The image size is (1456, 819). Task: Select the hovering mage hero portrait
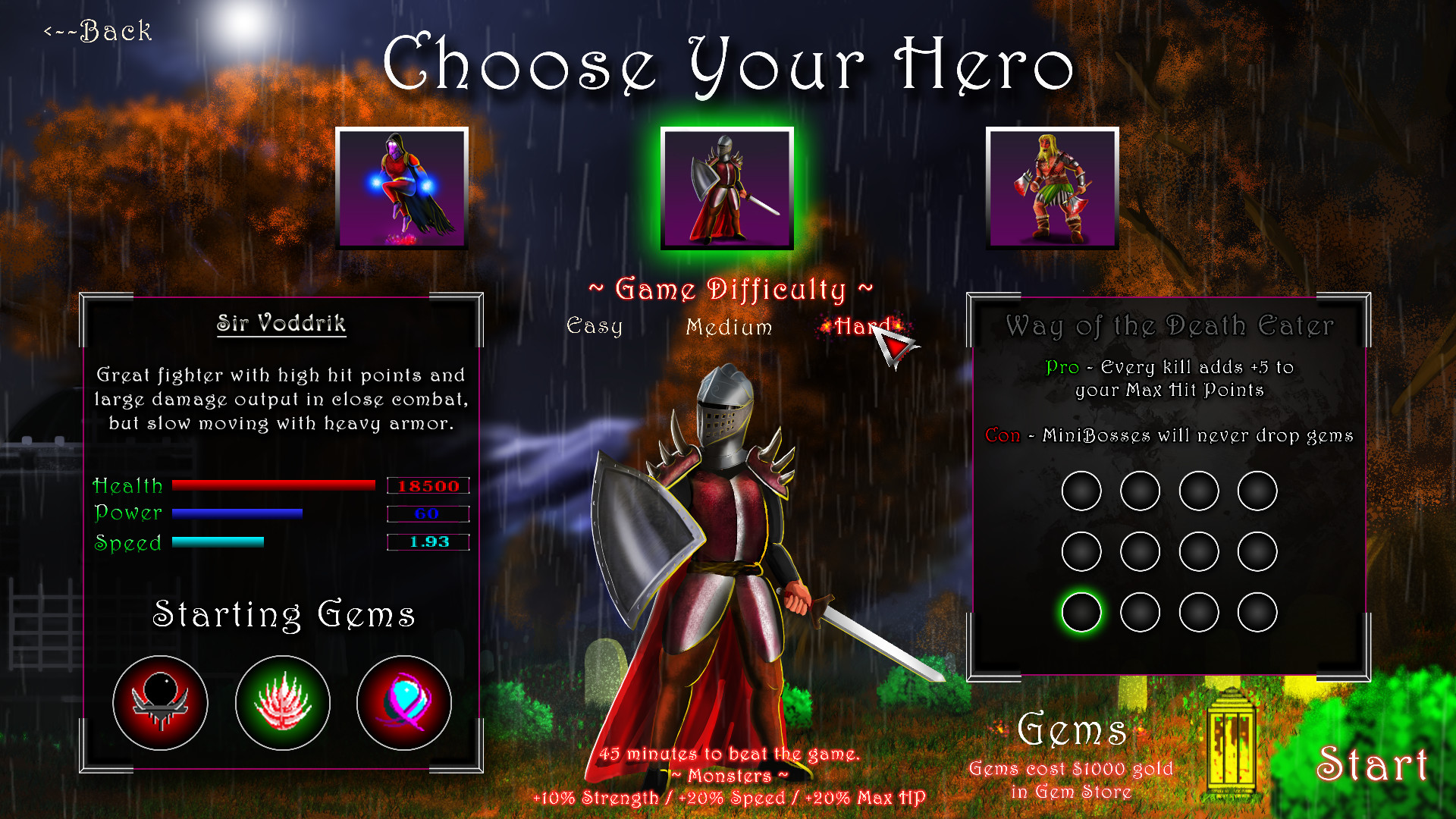tap(403, 187)
